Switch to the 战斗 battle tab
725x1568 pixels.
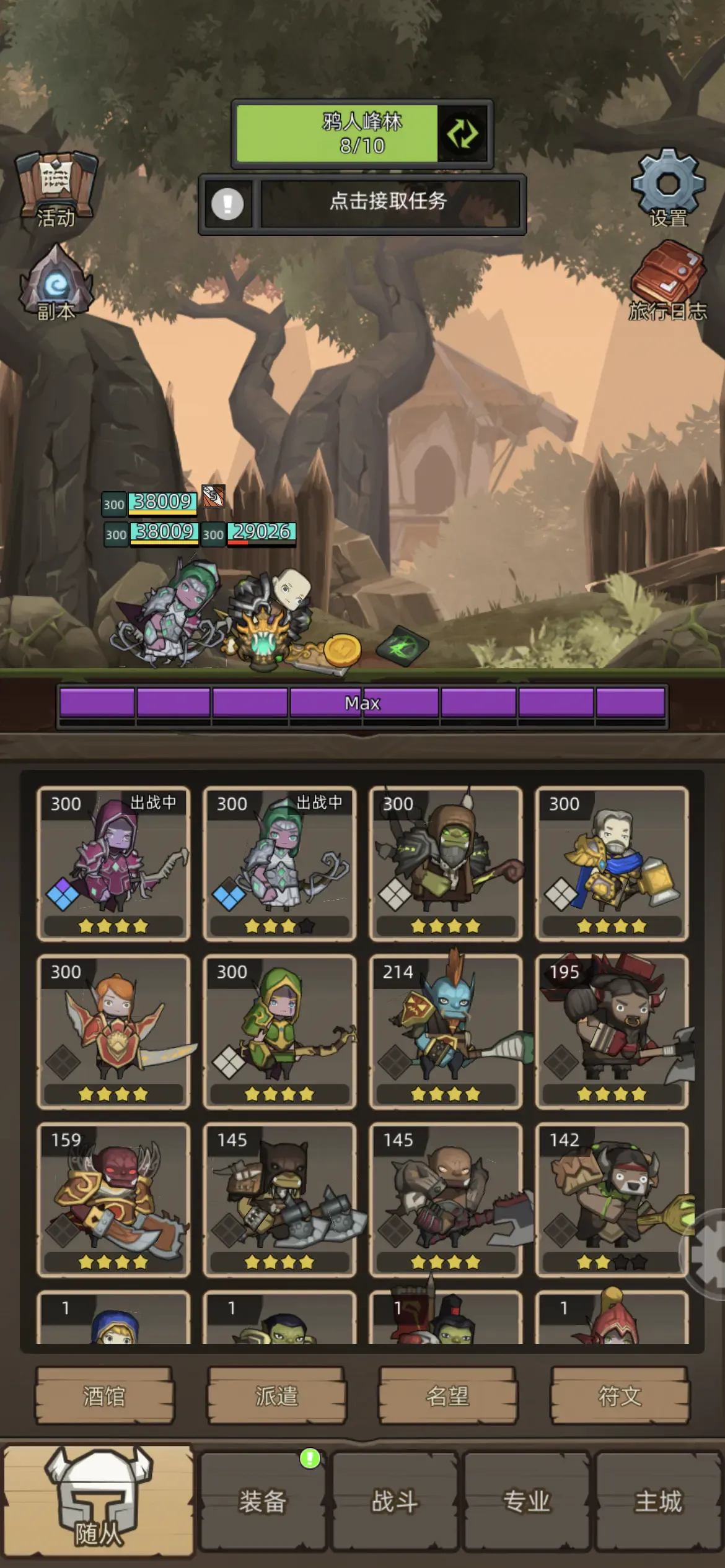tap(395, 1501)
